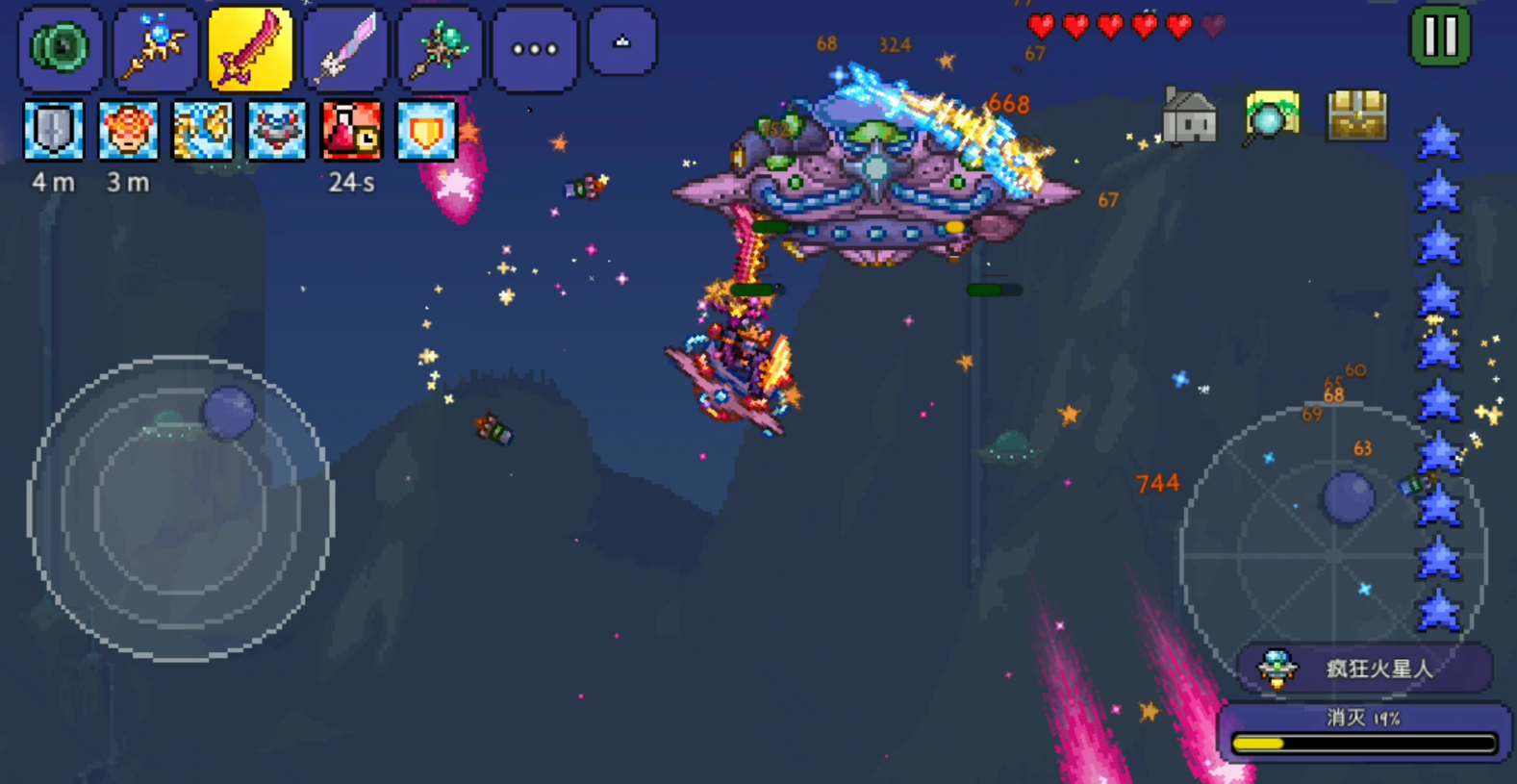Select the green yoyo hotbar slot

pyautogui.click(x=61, y=47)
